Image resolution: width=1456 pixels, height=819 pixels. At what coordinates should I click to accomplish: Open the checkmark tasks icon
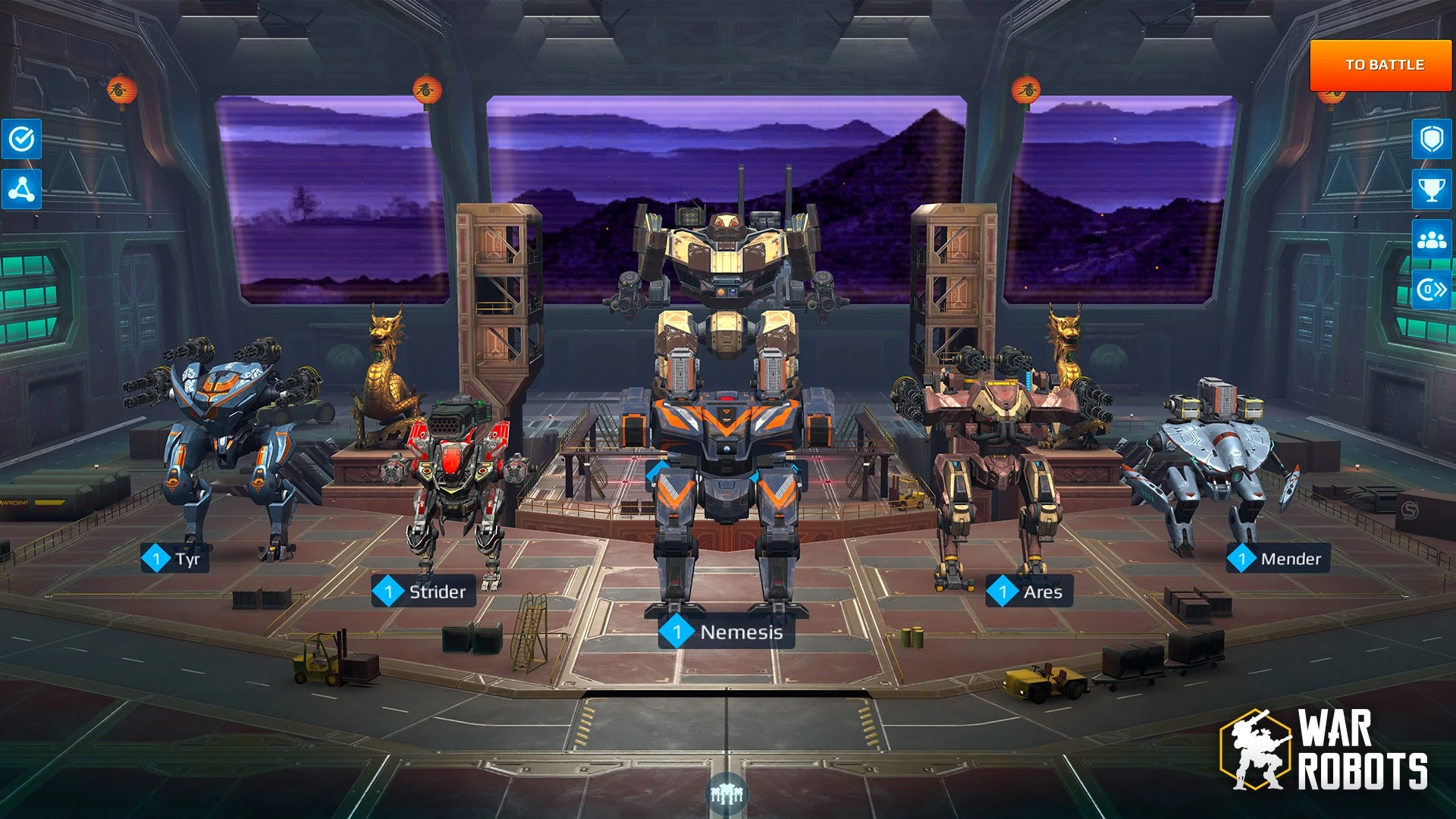point(22,139)
